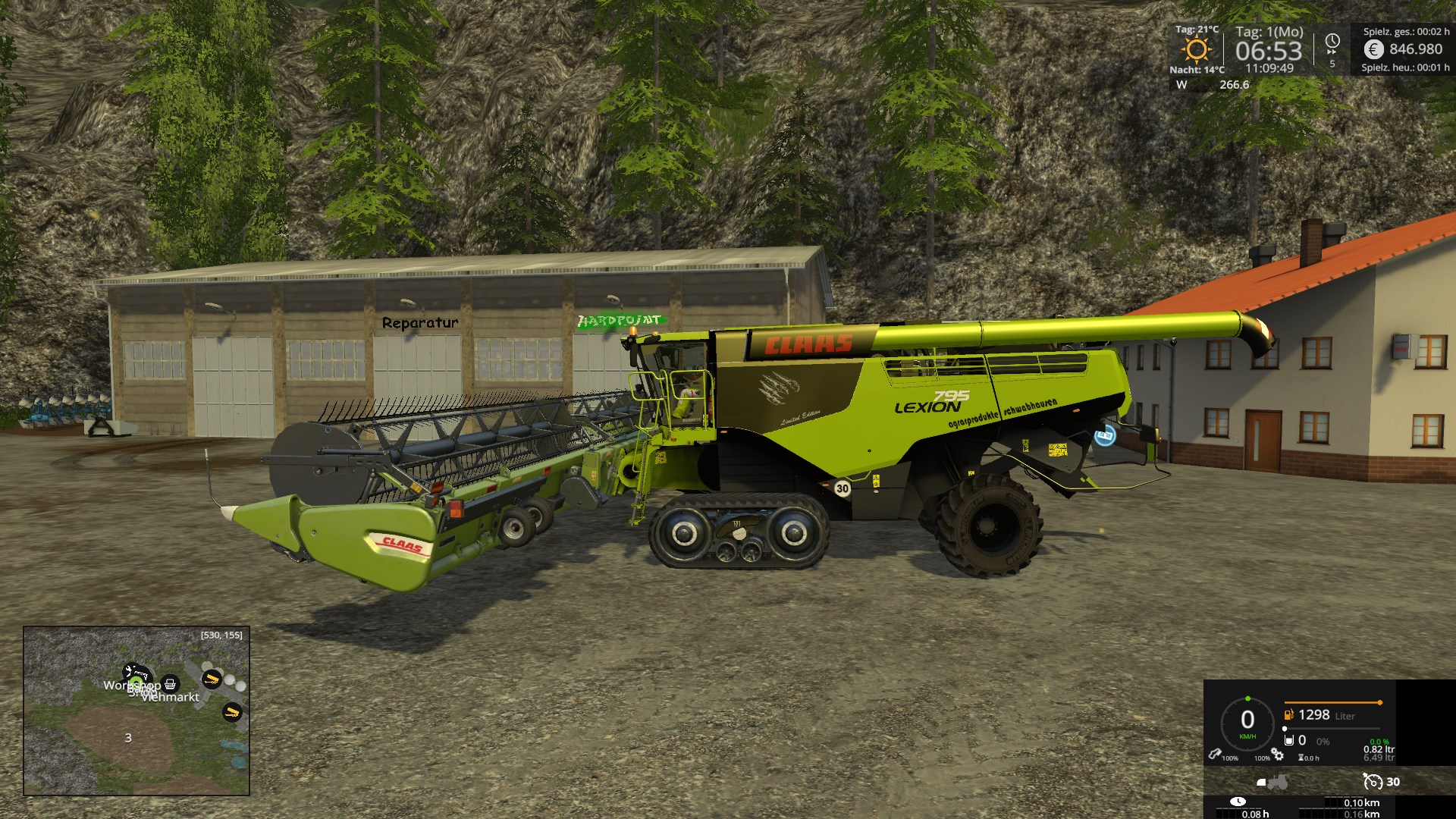Click the orange fuel pump icon
Screen dimensions: 1456x819
coord(1288,714)
